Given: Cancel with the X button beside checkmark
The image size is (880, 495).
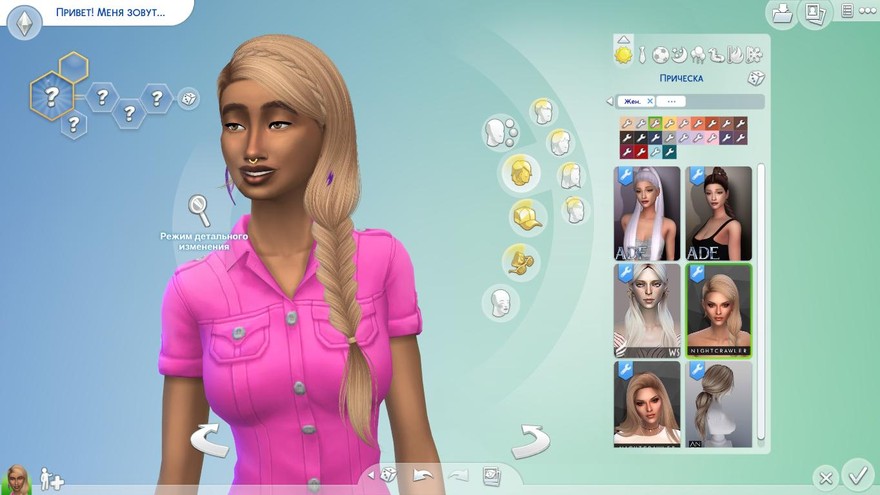Looking at the screenshot, I should pyautogui.click(x=825, y=477).
